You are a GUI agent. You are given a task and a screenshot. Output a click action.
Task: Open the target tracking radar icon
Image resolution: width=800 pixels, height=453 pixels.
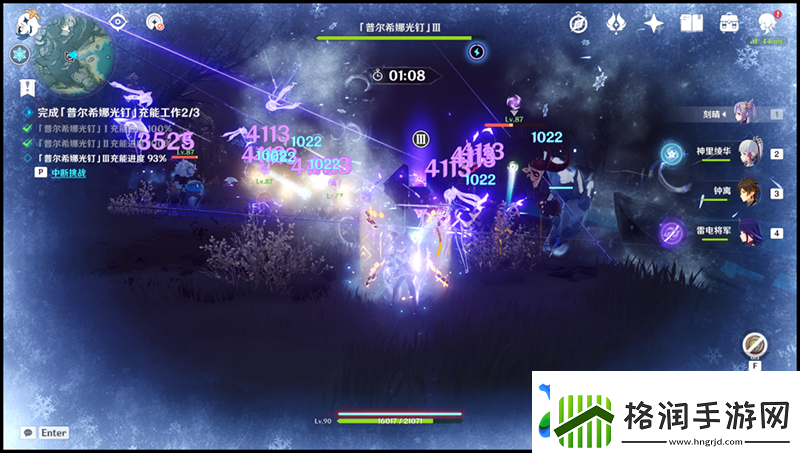tap(153, 20)
